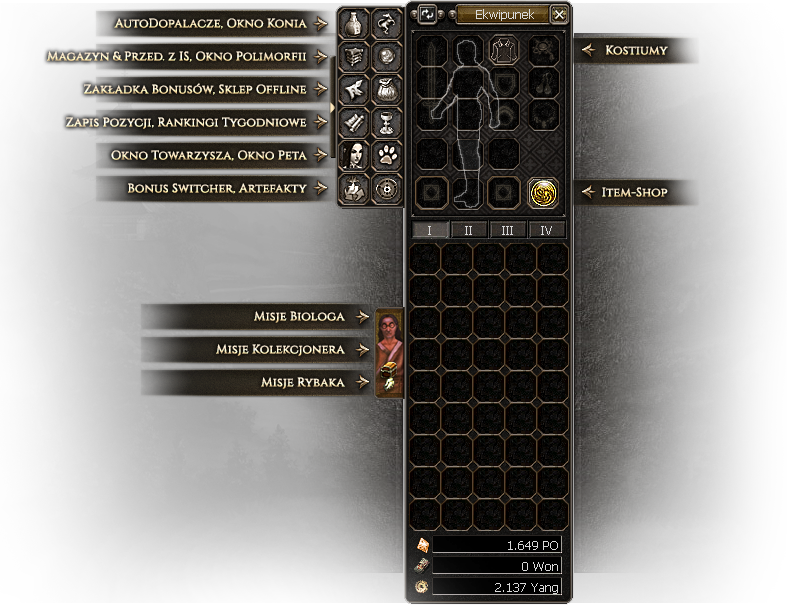Show weekly rankings goblet icon

(386, 122)
